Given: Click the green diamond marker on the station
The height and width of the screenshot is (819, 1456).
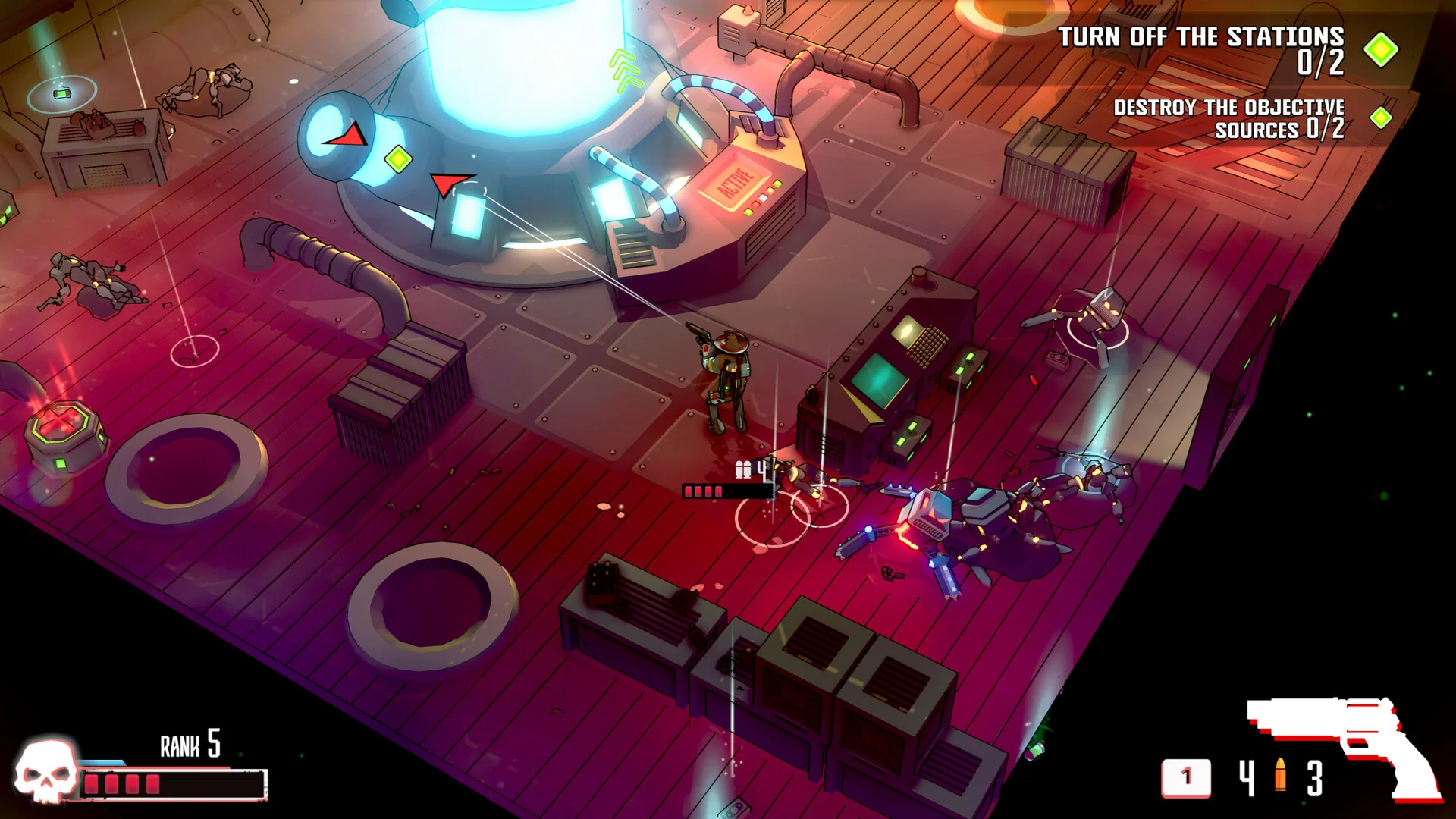Looking at the screenshot, I should click(398, 158).
